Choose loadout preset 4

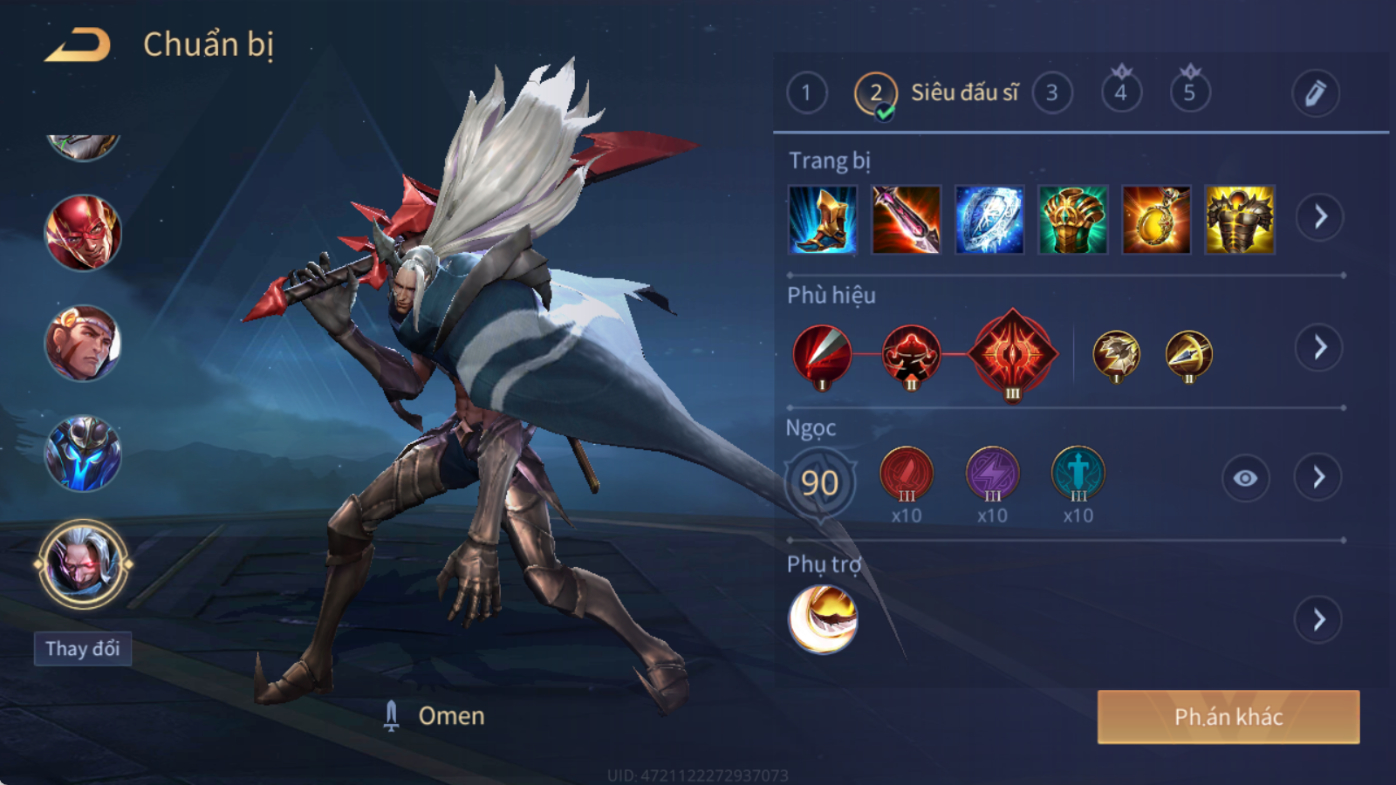tap(1121, 94)
